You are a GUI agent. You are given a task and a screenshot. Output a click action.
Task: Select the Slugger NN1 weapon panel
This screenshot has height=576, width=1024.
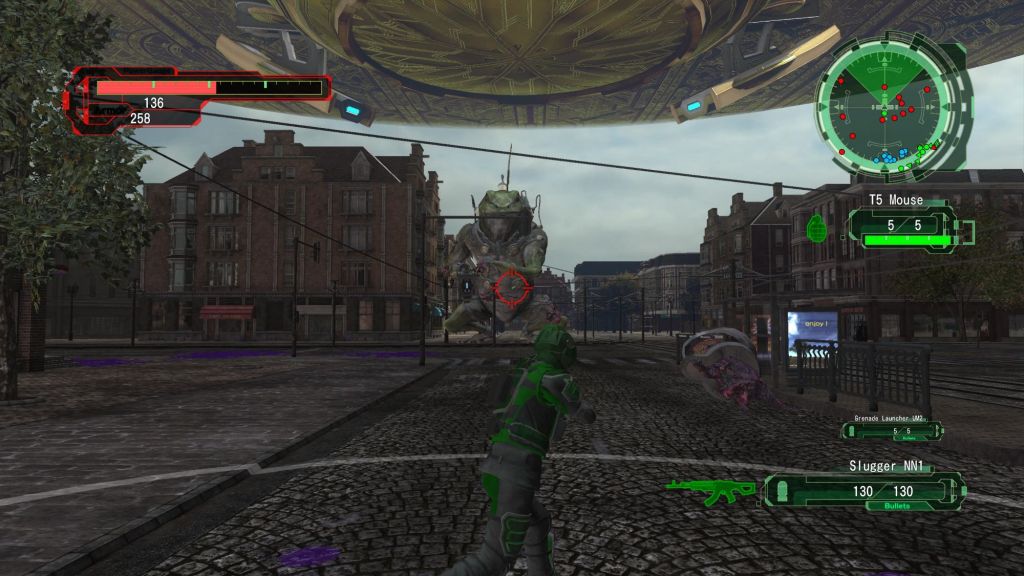point(866,490)
